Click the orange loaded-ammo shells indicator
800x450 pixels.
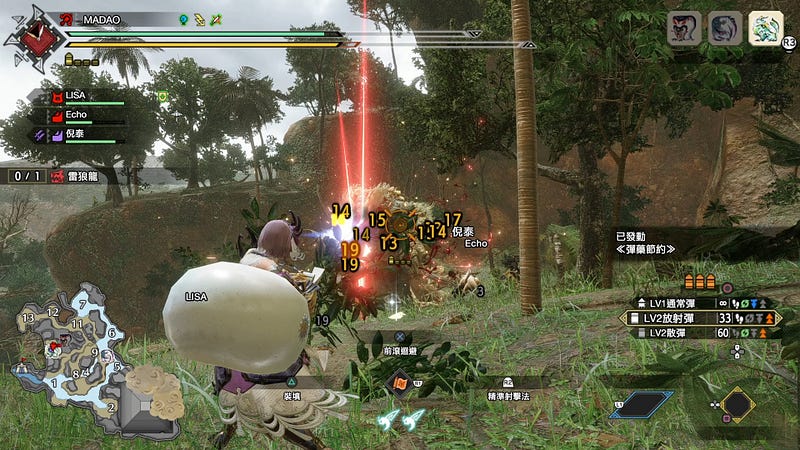(700, 282)
